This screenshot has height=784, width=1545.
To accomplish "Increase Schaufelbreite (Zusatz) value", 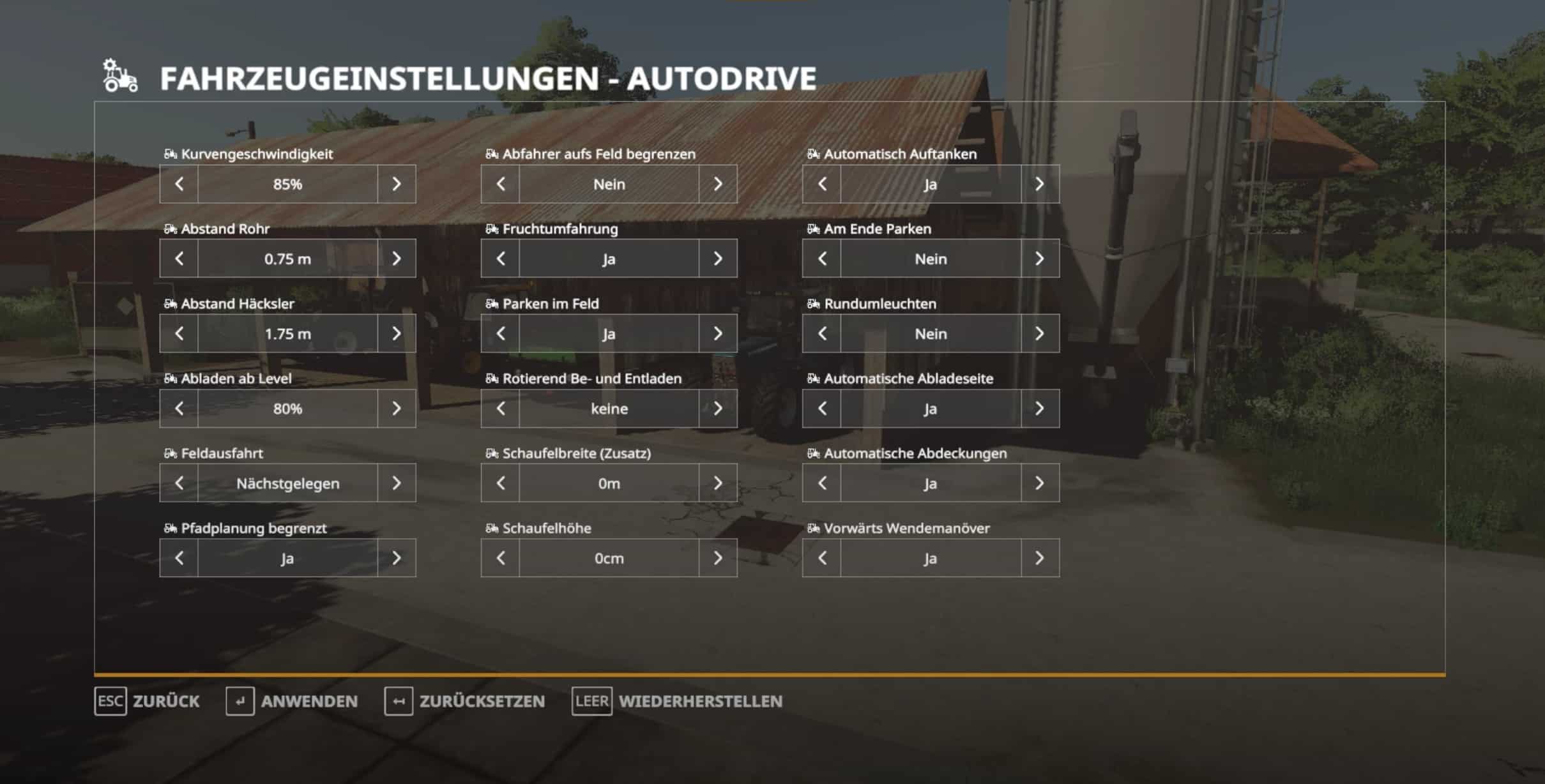I will click(x=718, y=483).
